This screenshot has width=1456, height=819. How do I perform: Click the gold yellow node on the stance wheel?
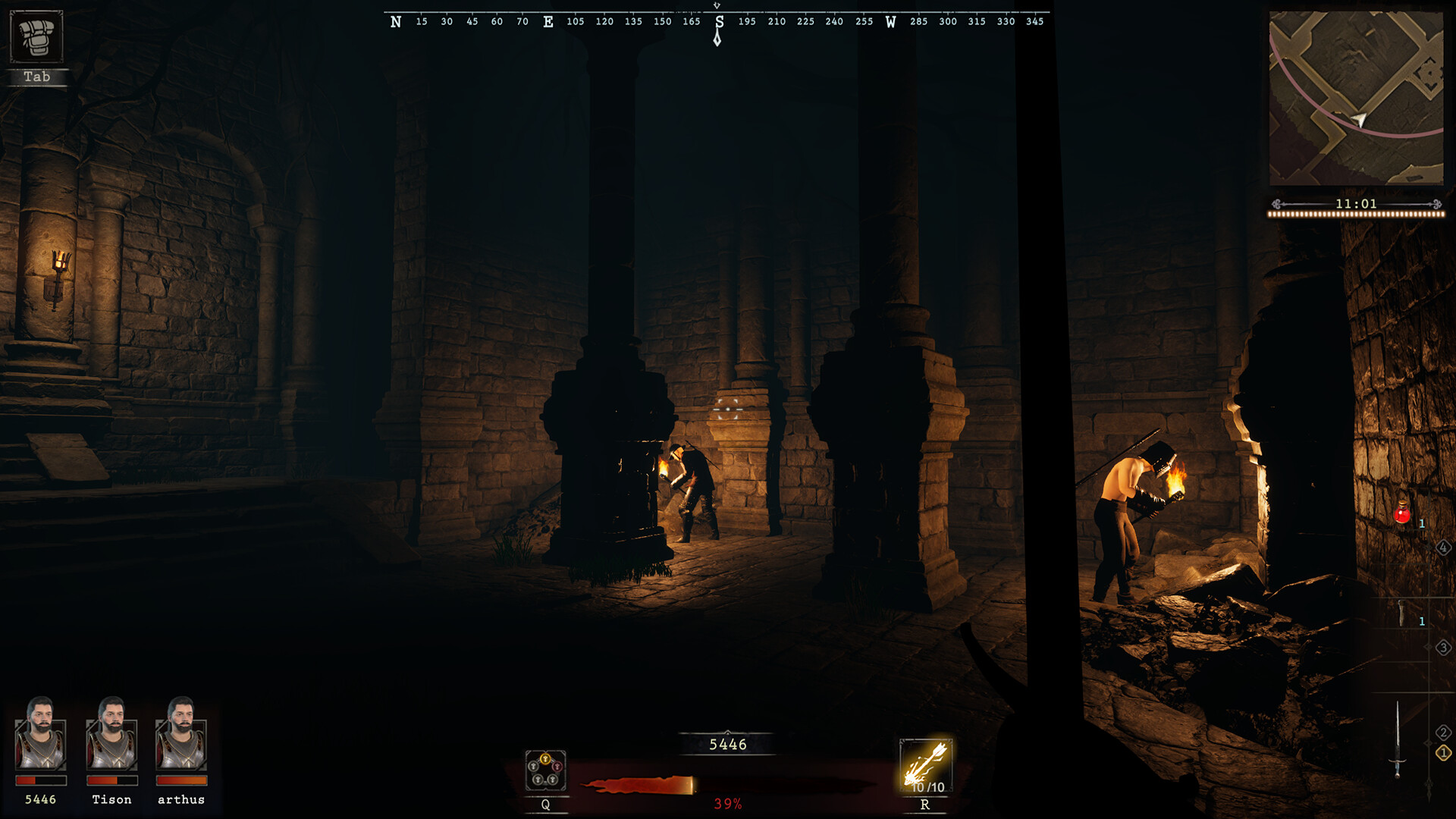click(545, 758)
